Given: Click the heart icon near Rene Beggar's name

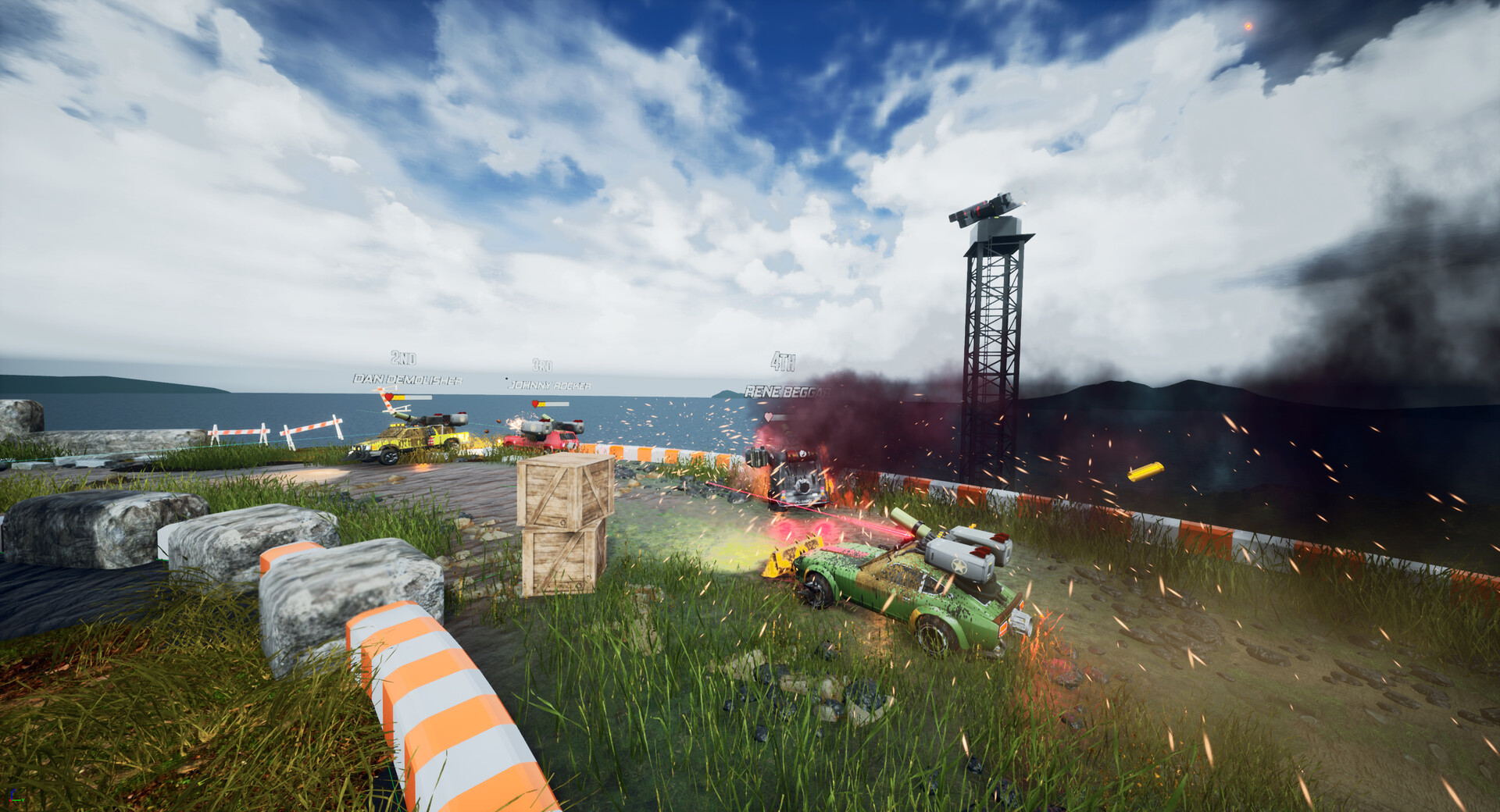Looking at the screenshot, I should tap(768, 416).
